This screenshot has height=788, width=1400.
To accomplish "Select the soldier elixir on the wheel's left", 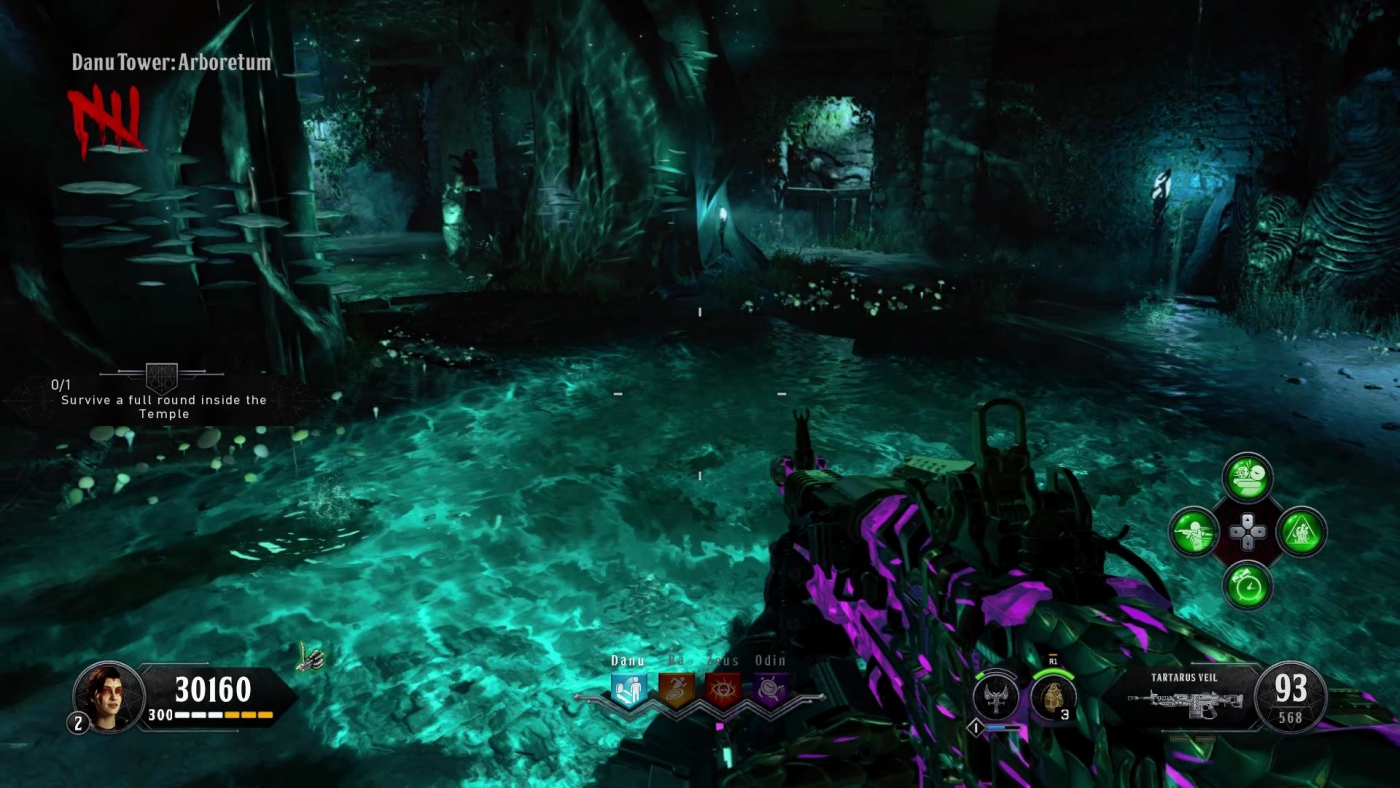I will click(1196, 532).
